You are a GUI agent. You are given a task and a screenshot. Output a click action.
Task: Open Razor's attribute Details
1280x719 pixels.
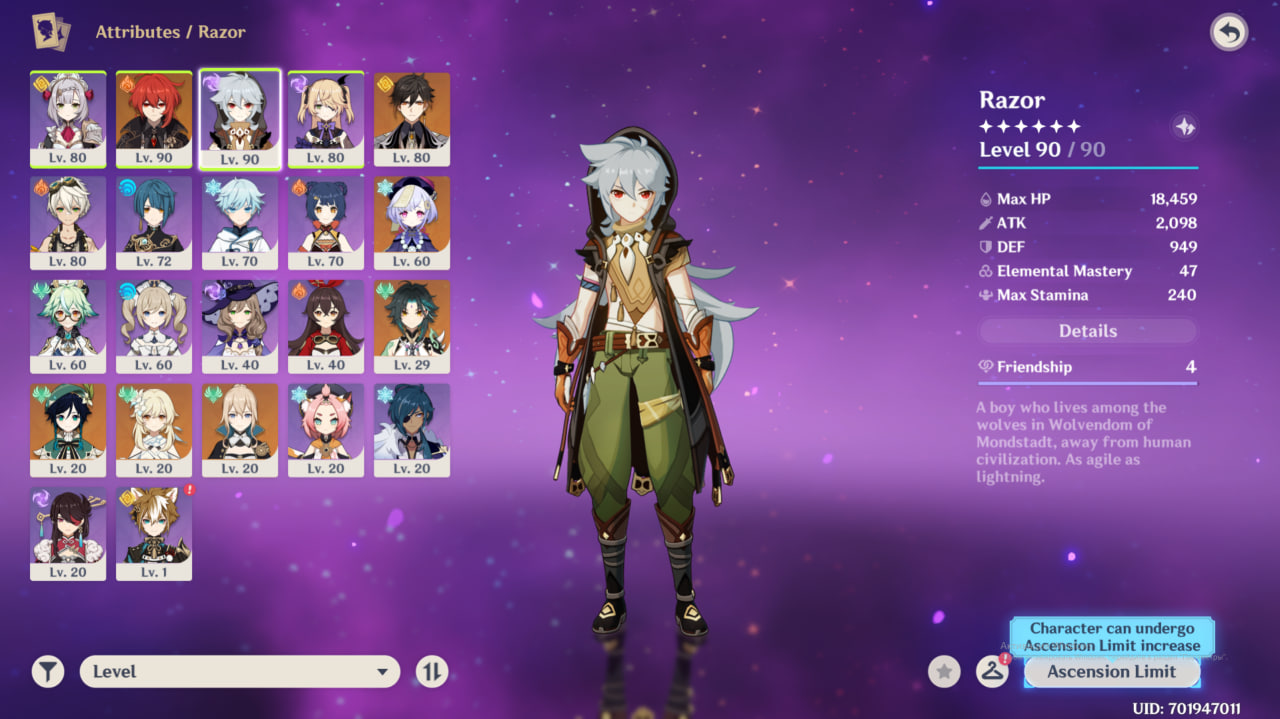[1087, 331]
